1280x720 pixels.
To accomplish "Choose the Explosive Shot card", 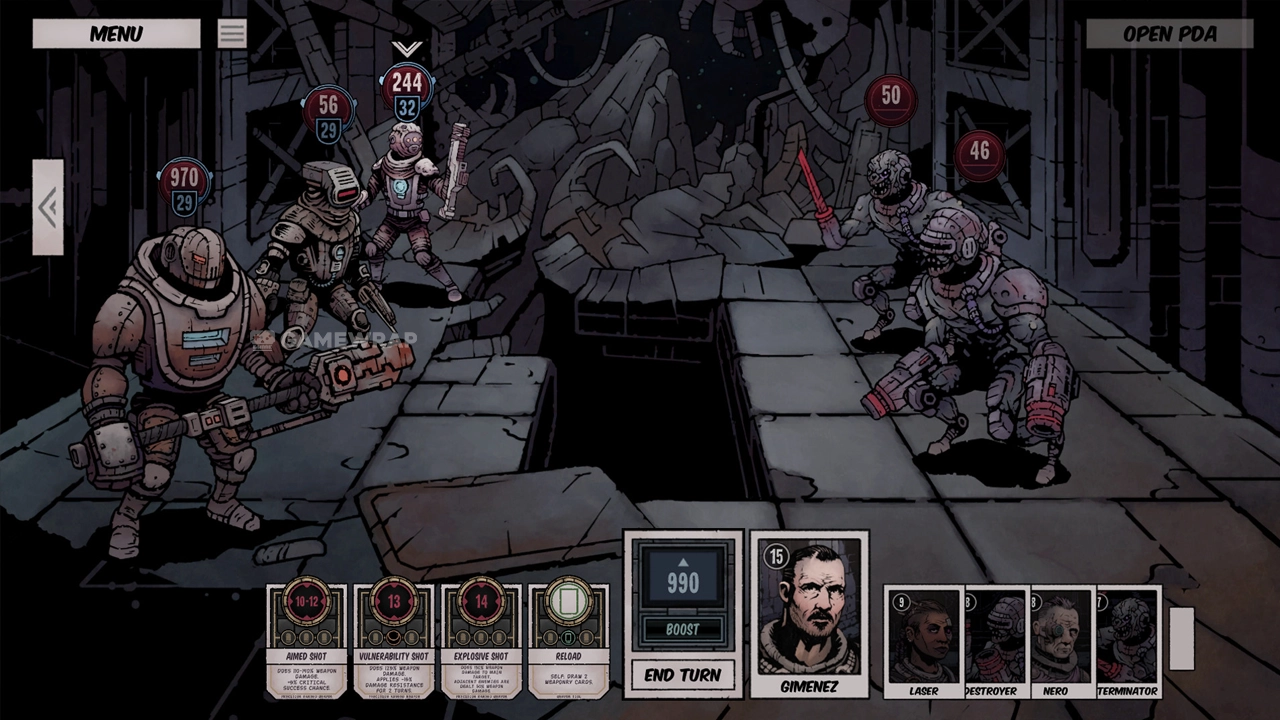I will coord(480,641).
